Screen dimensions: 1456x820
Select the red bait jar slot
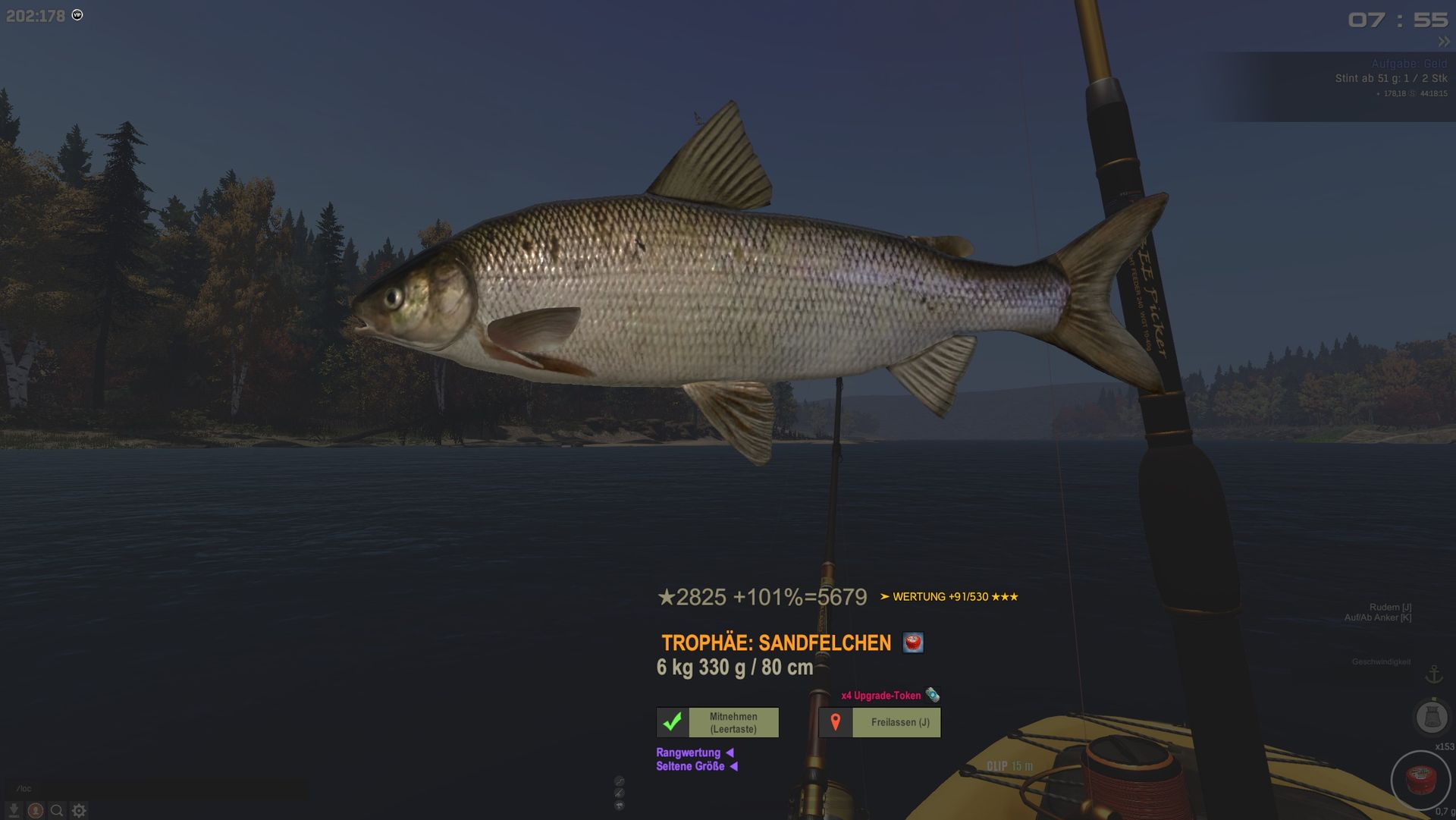1420,780
